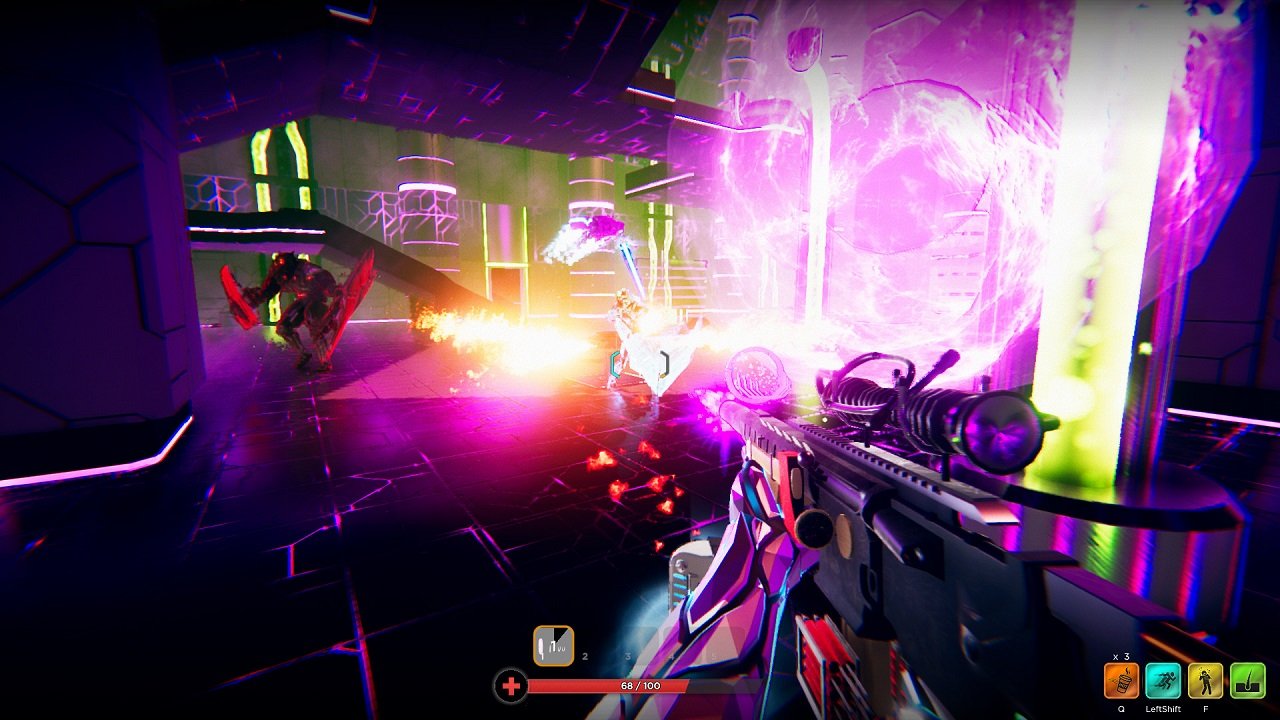This screenshot has height=720, width=1280.
Task: Click the F keybind label
Action: tap(1206, 709)
